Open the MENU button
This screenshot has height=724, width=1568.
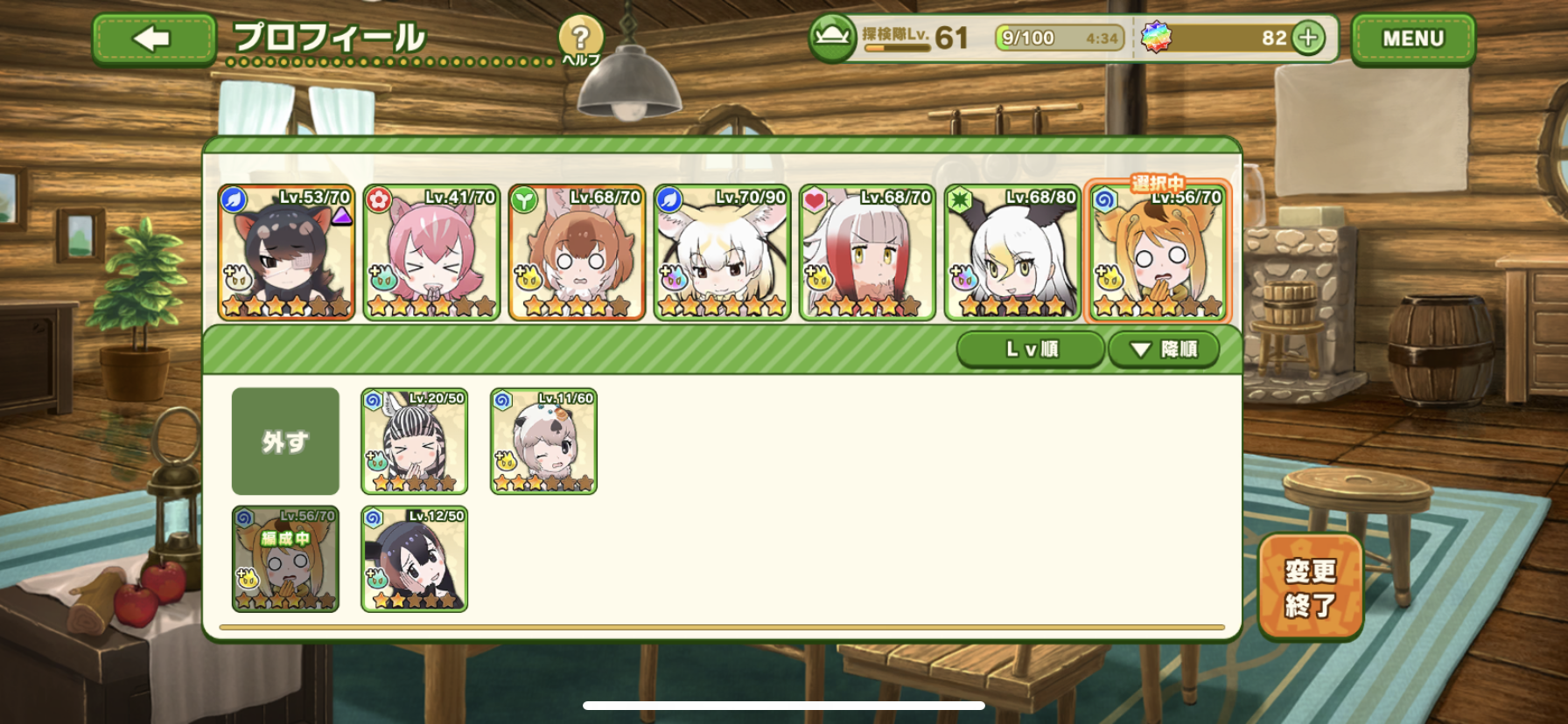[x=1412, y=39]
